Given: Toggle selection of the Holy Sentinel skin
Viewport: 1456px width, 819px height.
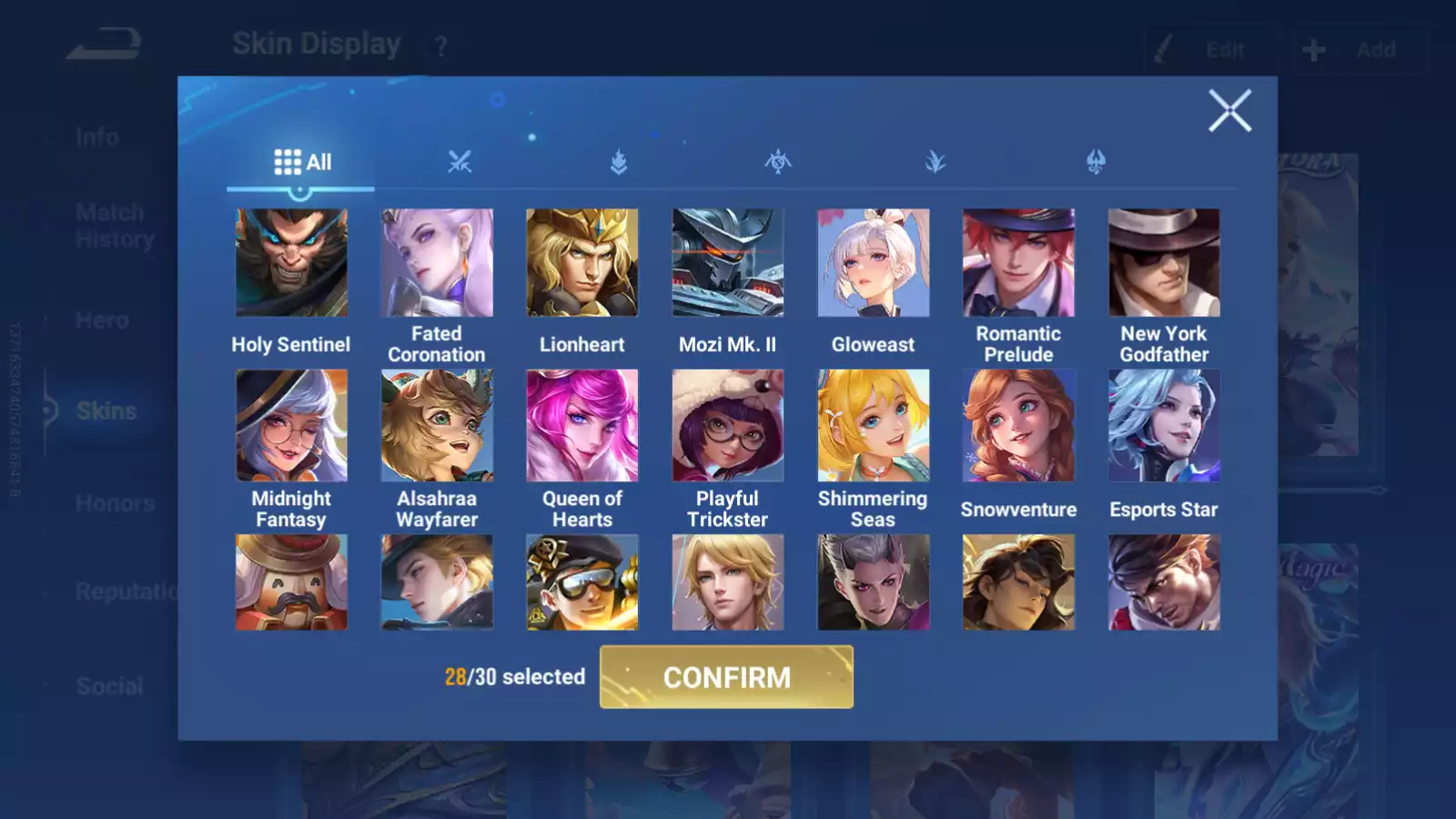Looking at the screenshot, I should (x=291, y=262).
